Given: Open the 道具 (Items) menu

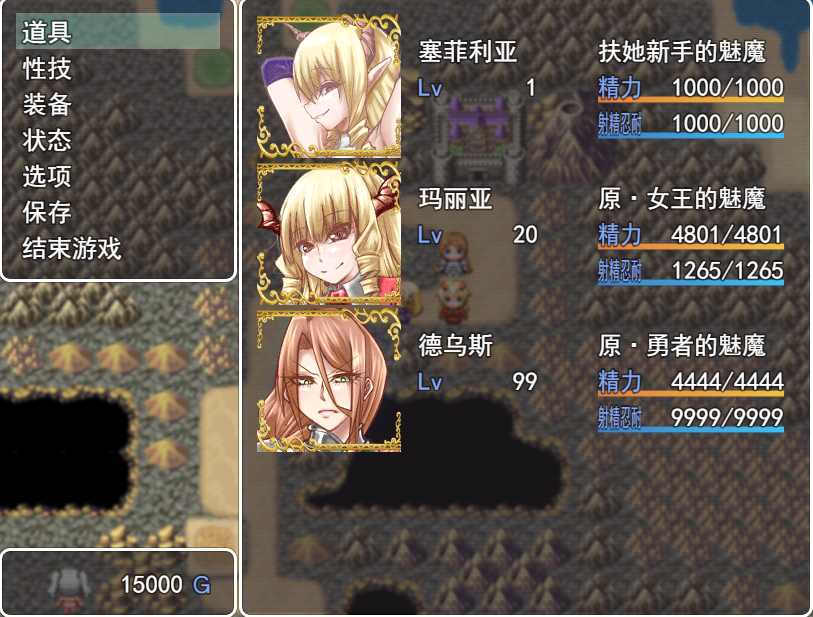Looking at the screenshot, I should pos(47,32).
